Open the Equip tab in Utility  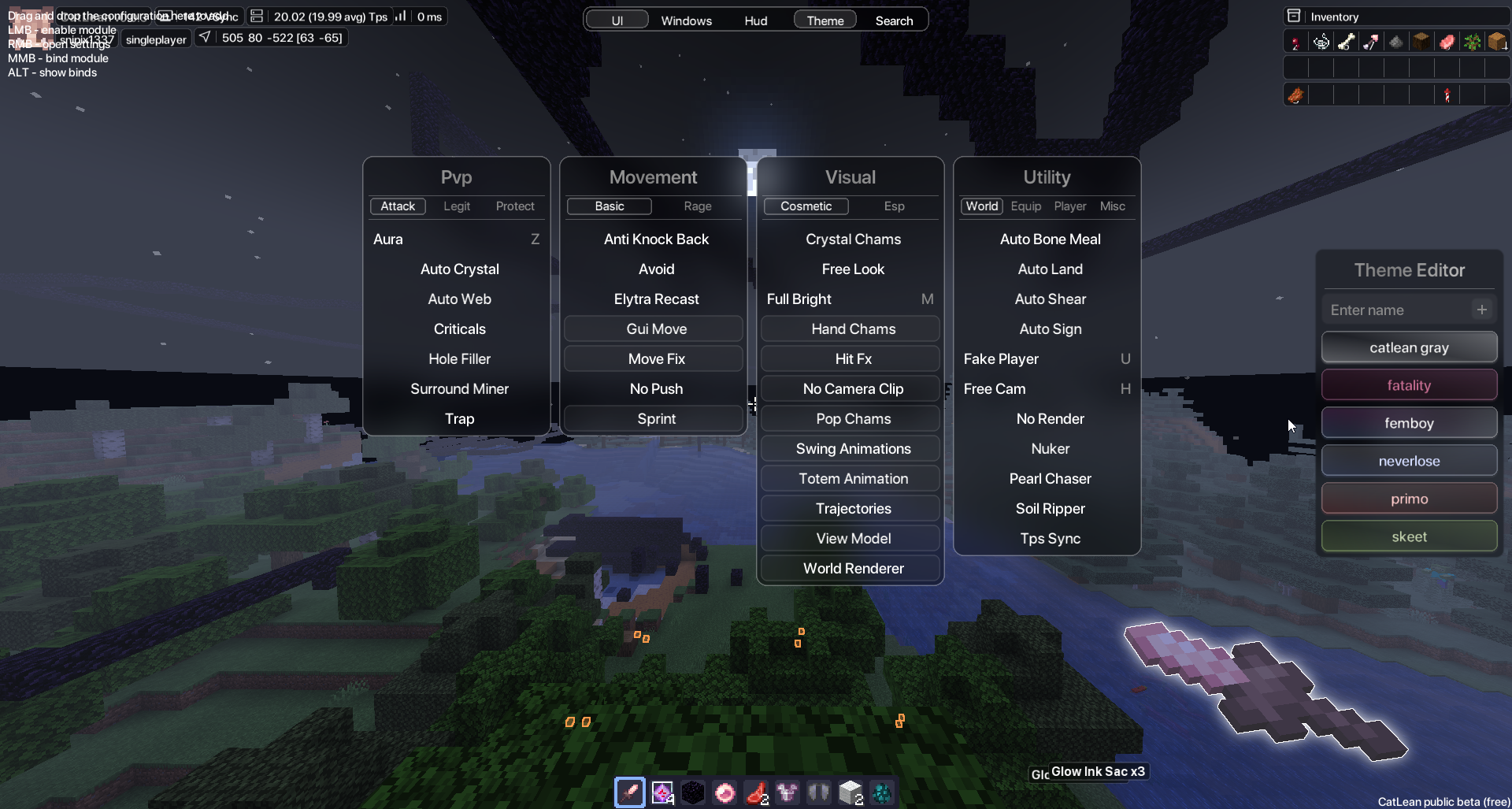click(1025, 206)
